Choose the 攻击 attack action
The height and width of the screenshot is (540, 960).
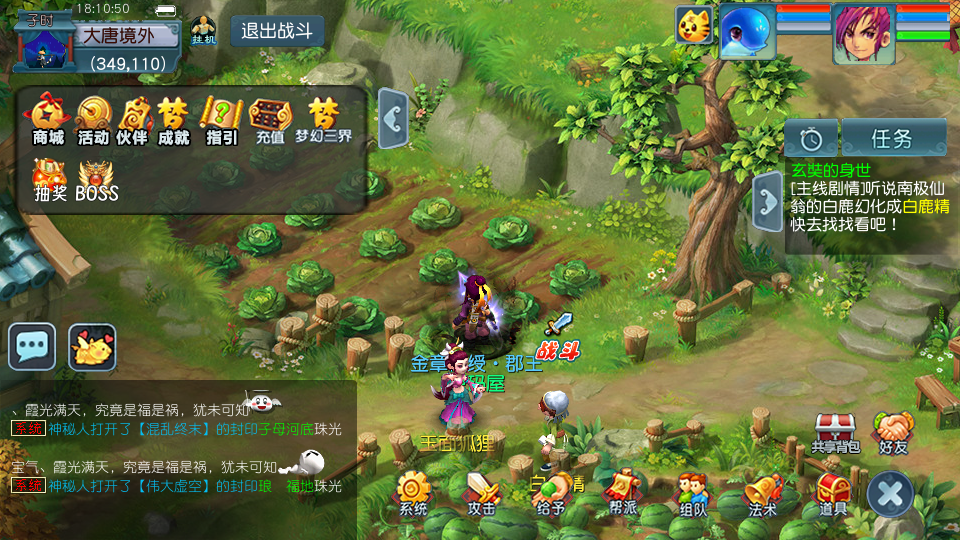482,492
